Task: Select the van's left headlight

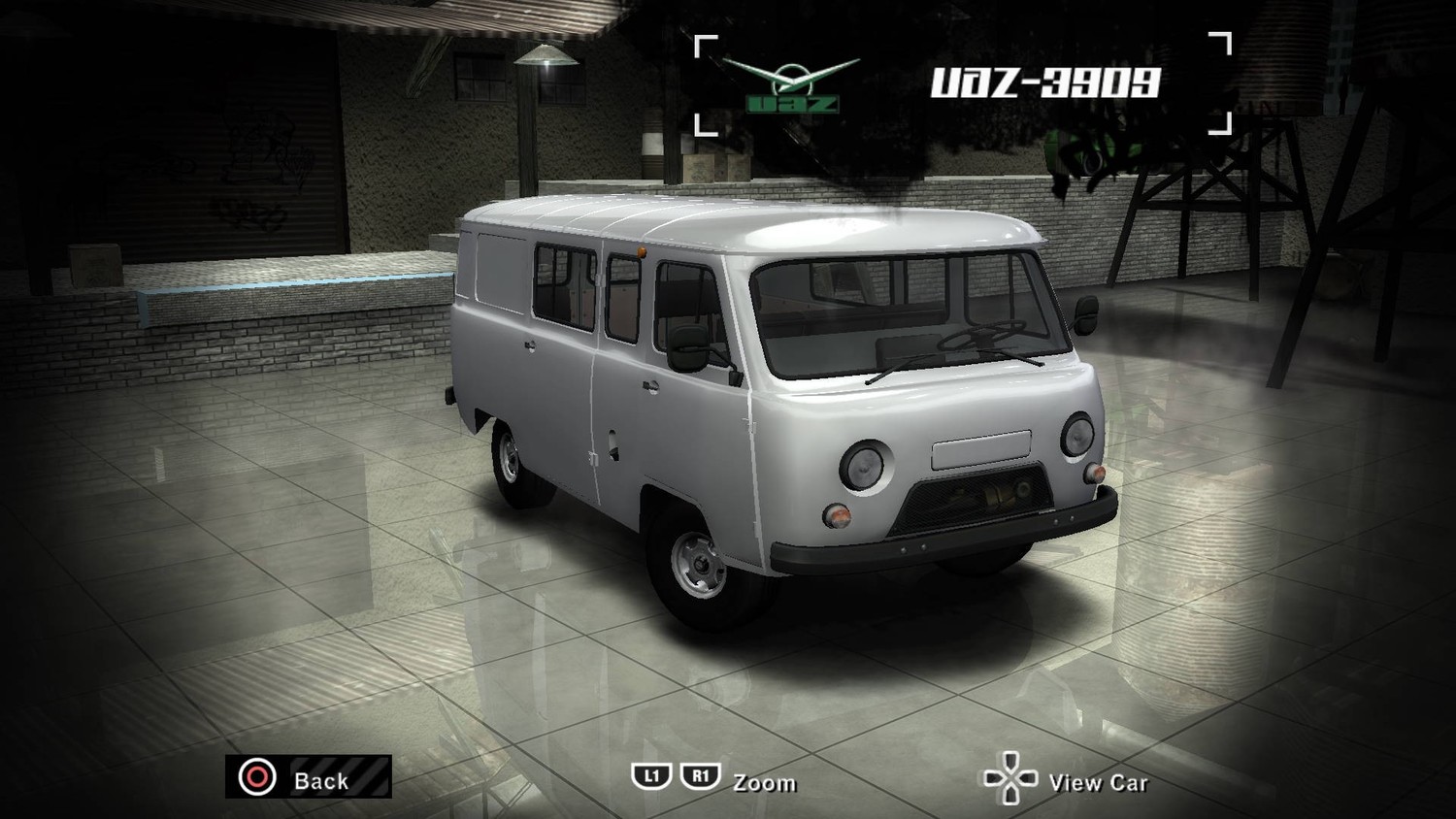Action: [x=864, y=464]
